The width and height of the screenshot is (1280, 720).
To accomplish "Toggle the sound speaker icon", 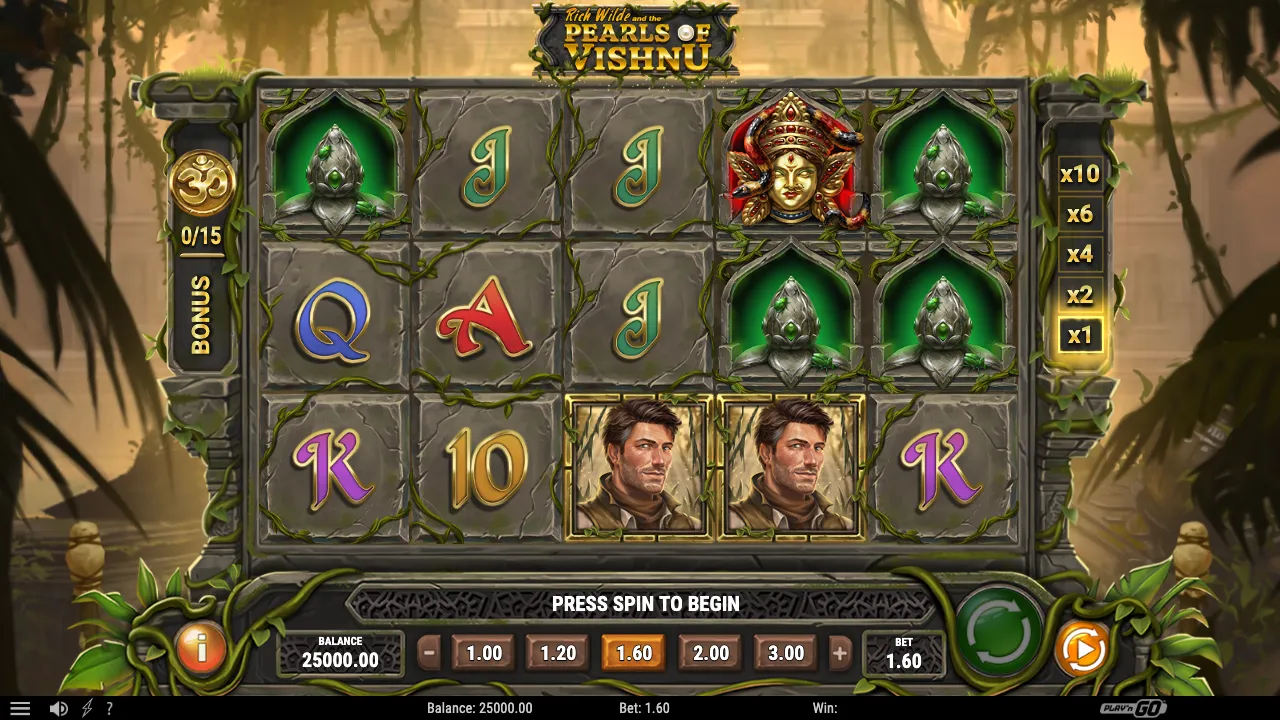I will click(x=59, y=708).
